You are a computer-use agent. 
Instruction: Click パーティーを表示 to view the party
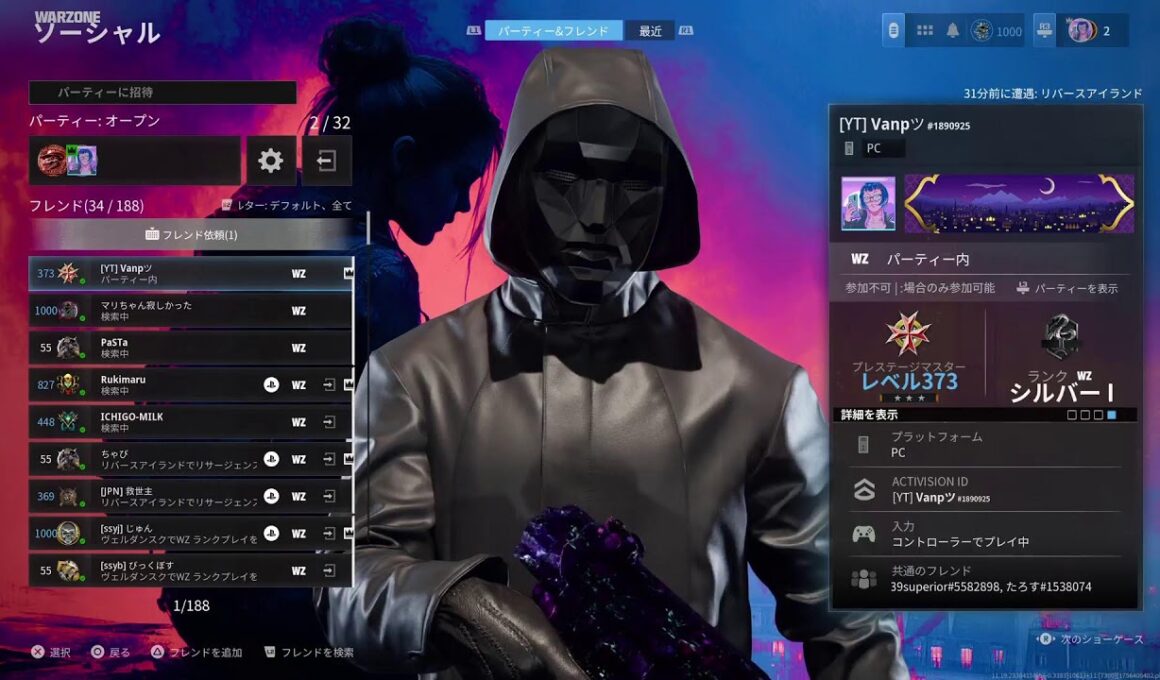click(x=1068, y=288)
